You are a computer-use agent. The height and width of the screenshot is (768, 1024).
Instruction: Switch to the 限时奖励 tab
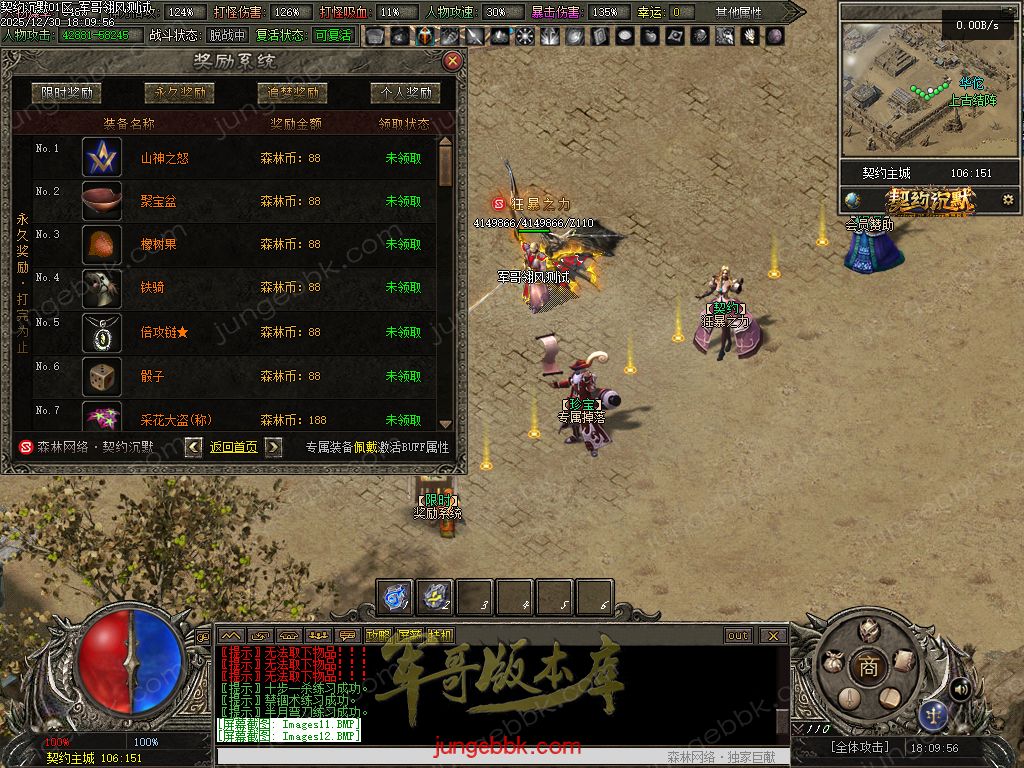coord(67,93)
